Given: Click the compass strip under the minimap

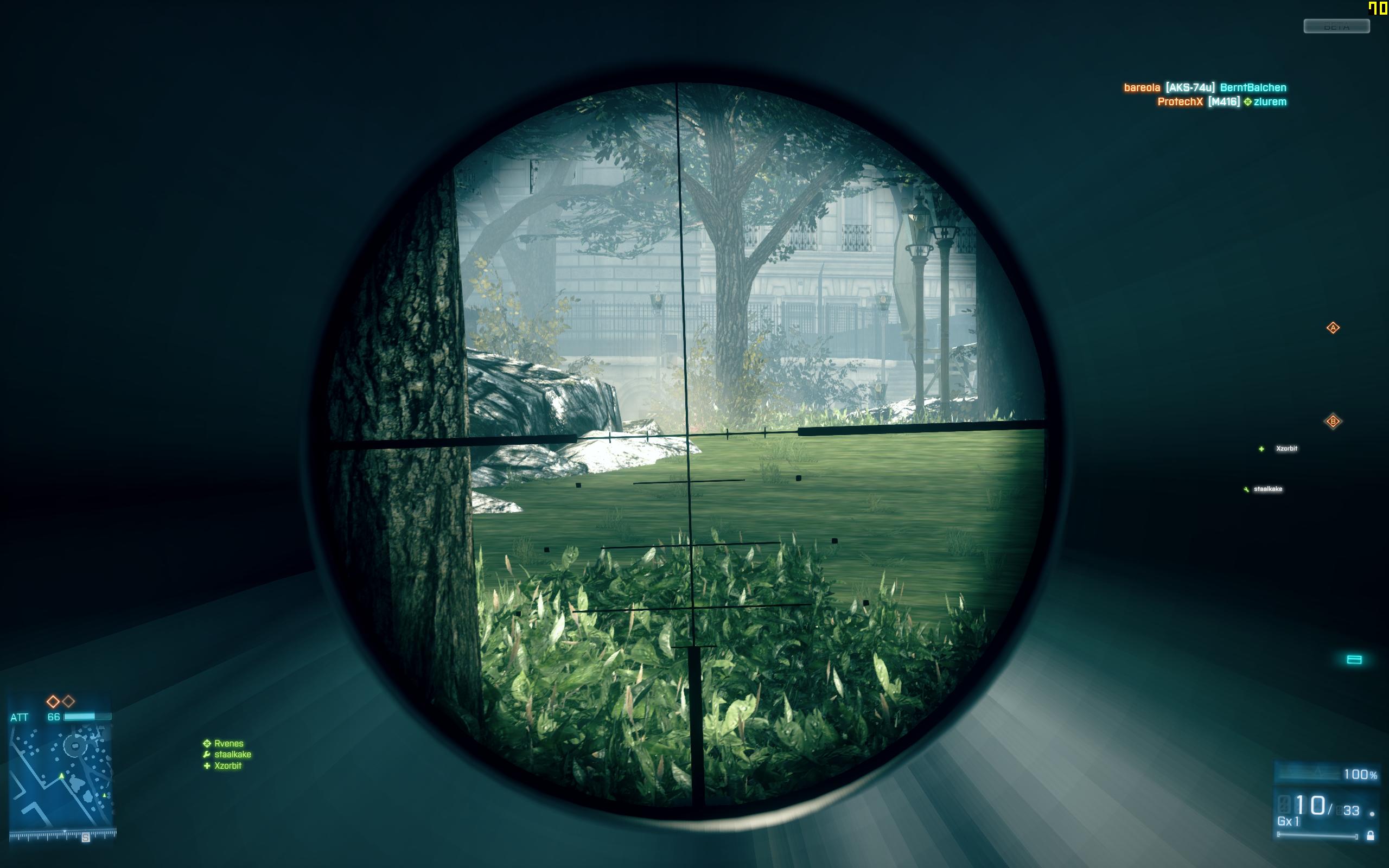Looking at the screenshot, I should pyautogui.click(x=63, y=834).
